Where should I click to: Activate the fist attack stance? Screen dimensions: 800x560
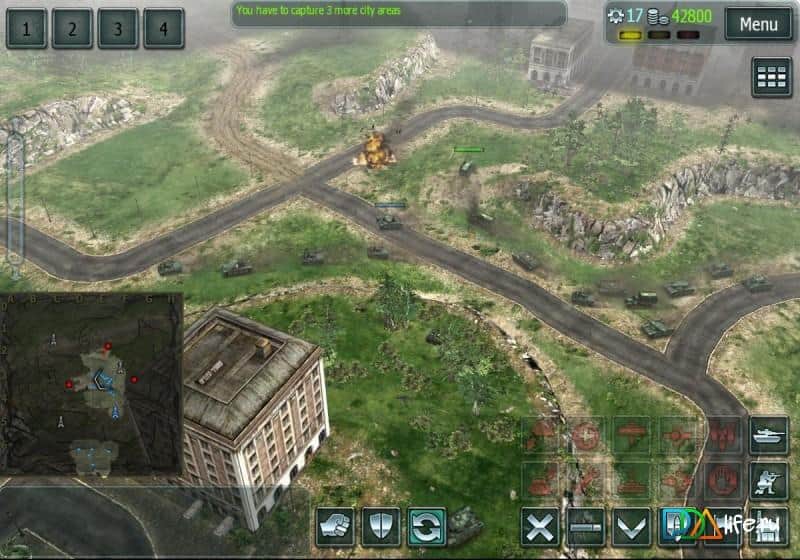[x=335, y=526]
